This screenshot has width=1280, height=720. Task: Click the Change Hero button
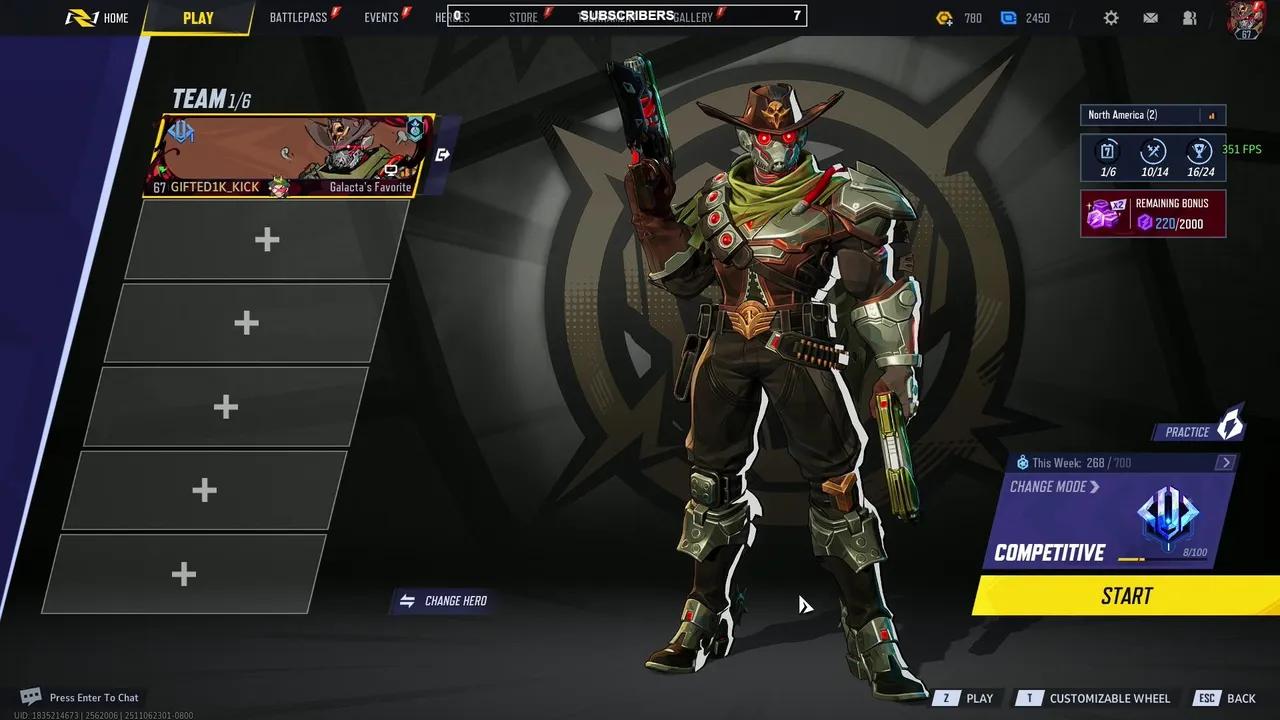pyautogui.click(x=443, y=600)
